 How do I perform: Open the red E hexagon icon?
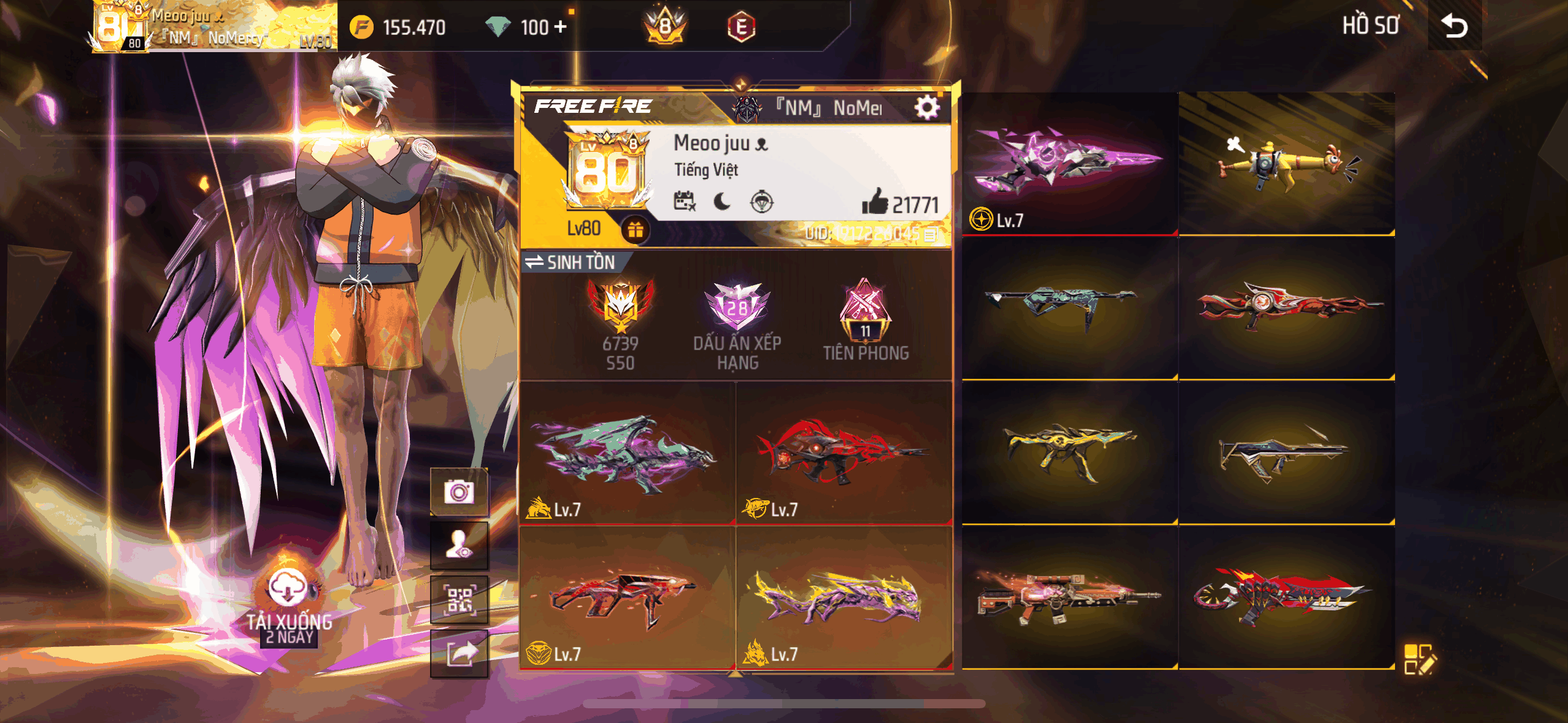[741, 27]
